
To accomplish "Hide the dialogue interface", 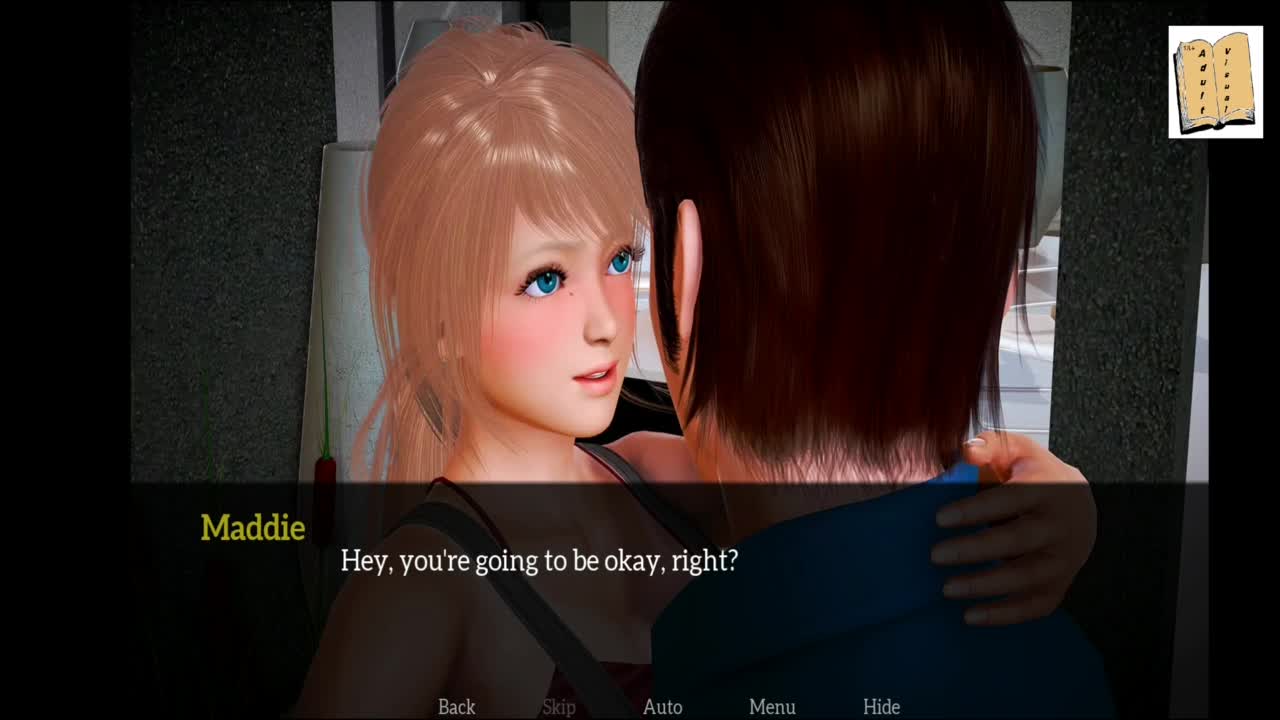I will (881, 707).
